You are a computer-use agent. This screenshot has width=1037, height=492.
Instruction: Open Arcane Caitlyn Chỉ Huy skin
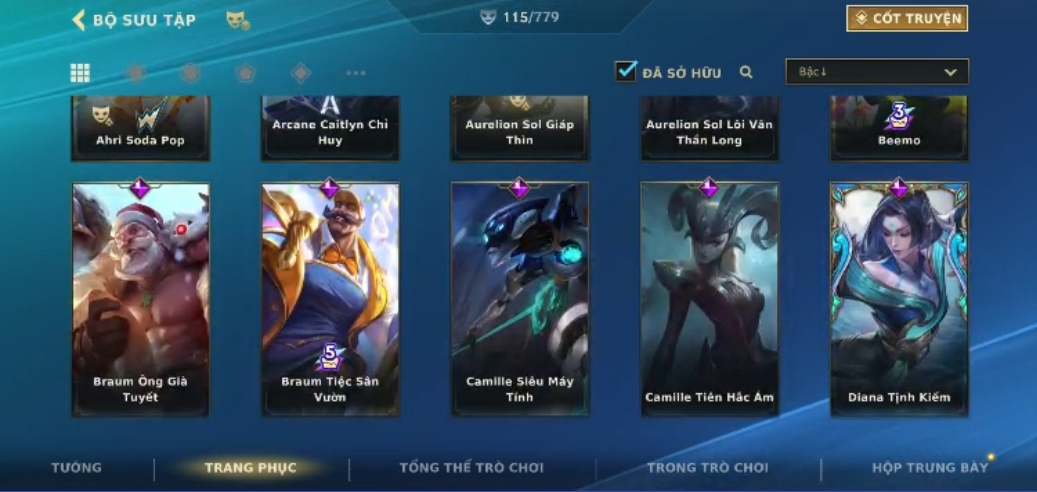[x=330, y=128]
